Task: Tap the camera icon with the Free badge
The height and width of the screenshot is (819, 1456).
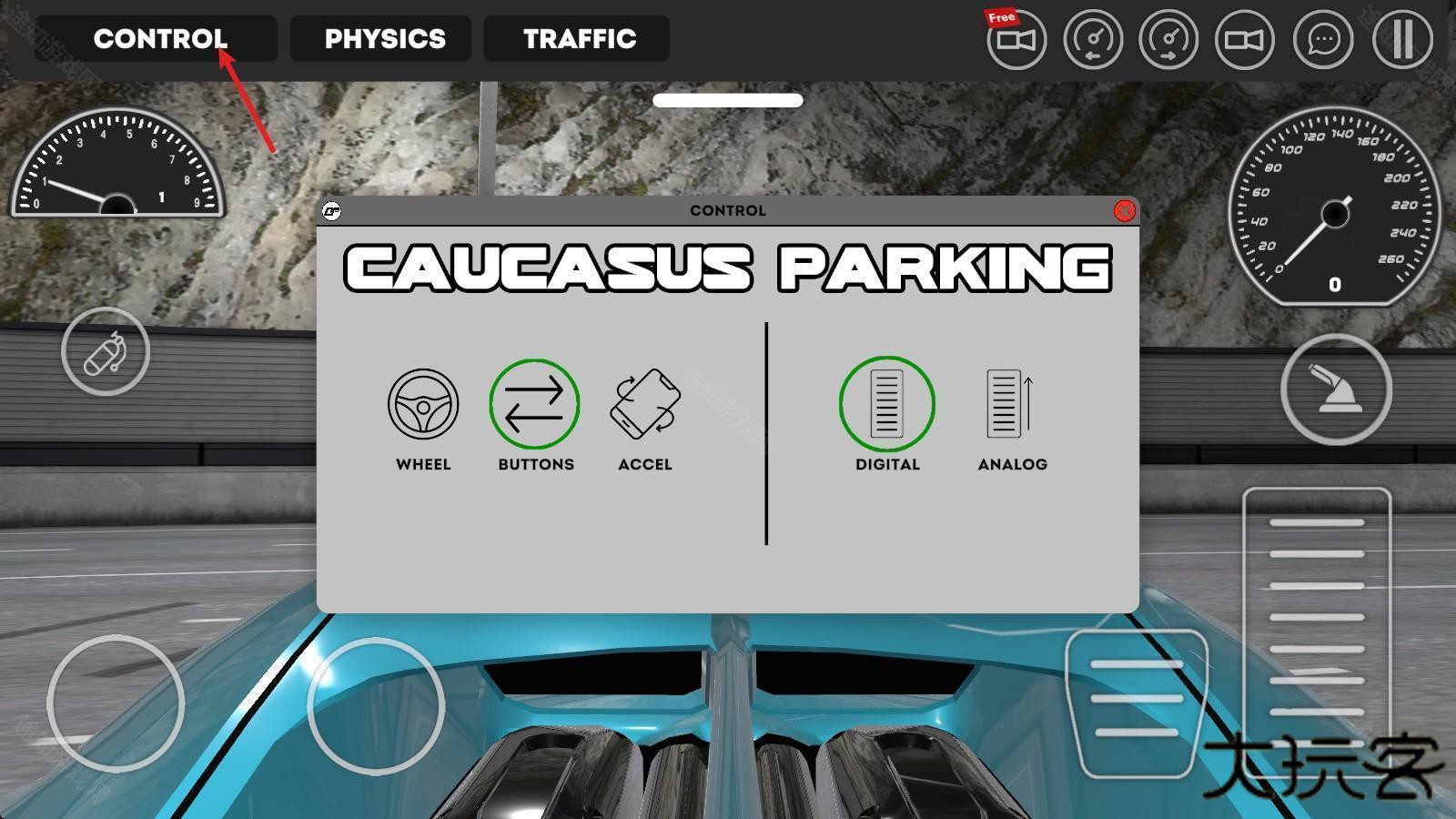Action: (x=1016, y=40)
